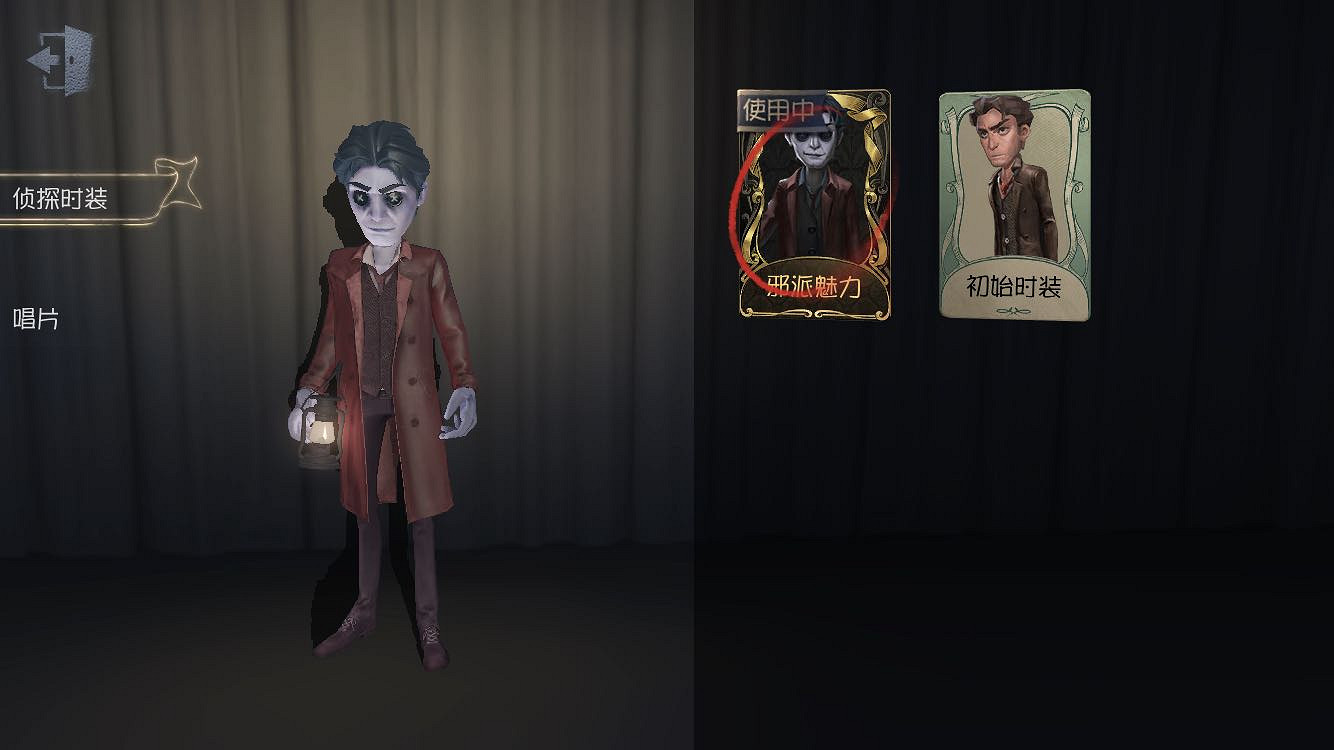
Task: Click the gold ribbon decoration on 邪派魅力 card
Action: (x=860, y=110)
